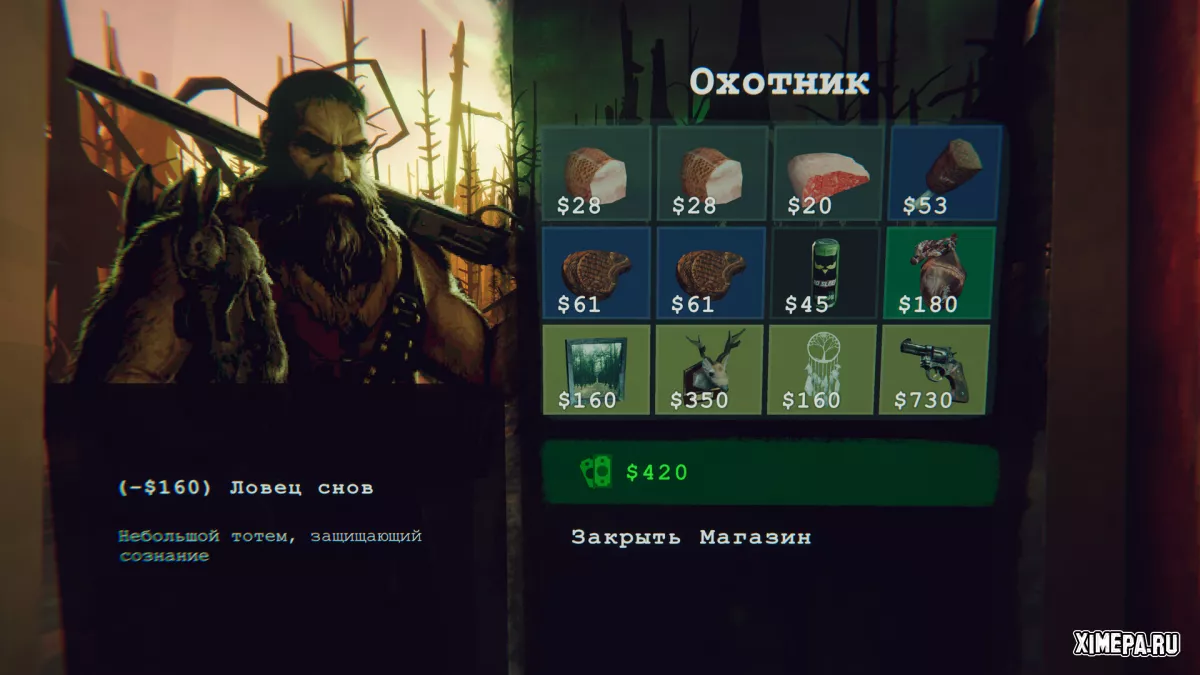Buy the raw meat slab for $20
Screen dimensions: 1200x675
[827, 173]
